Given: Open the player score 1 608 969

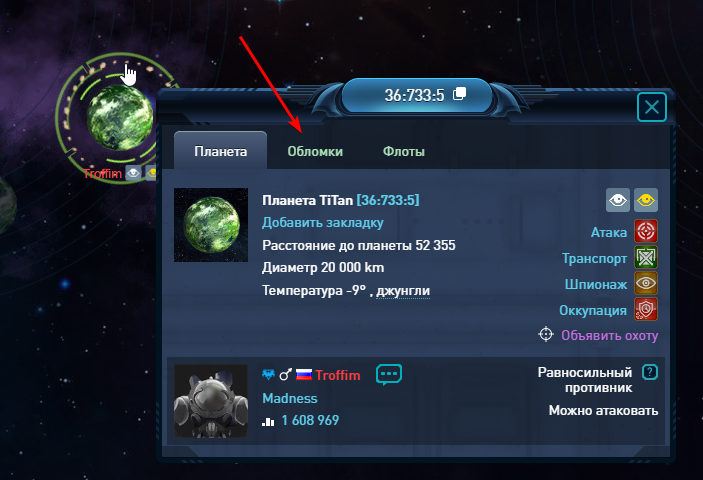Looking at the screenshot, I should [x=310, y=421].
